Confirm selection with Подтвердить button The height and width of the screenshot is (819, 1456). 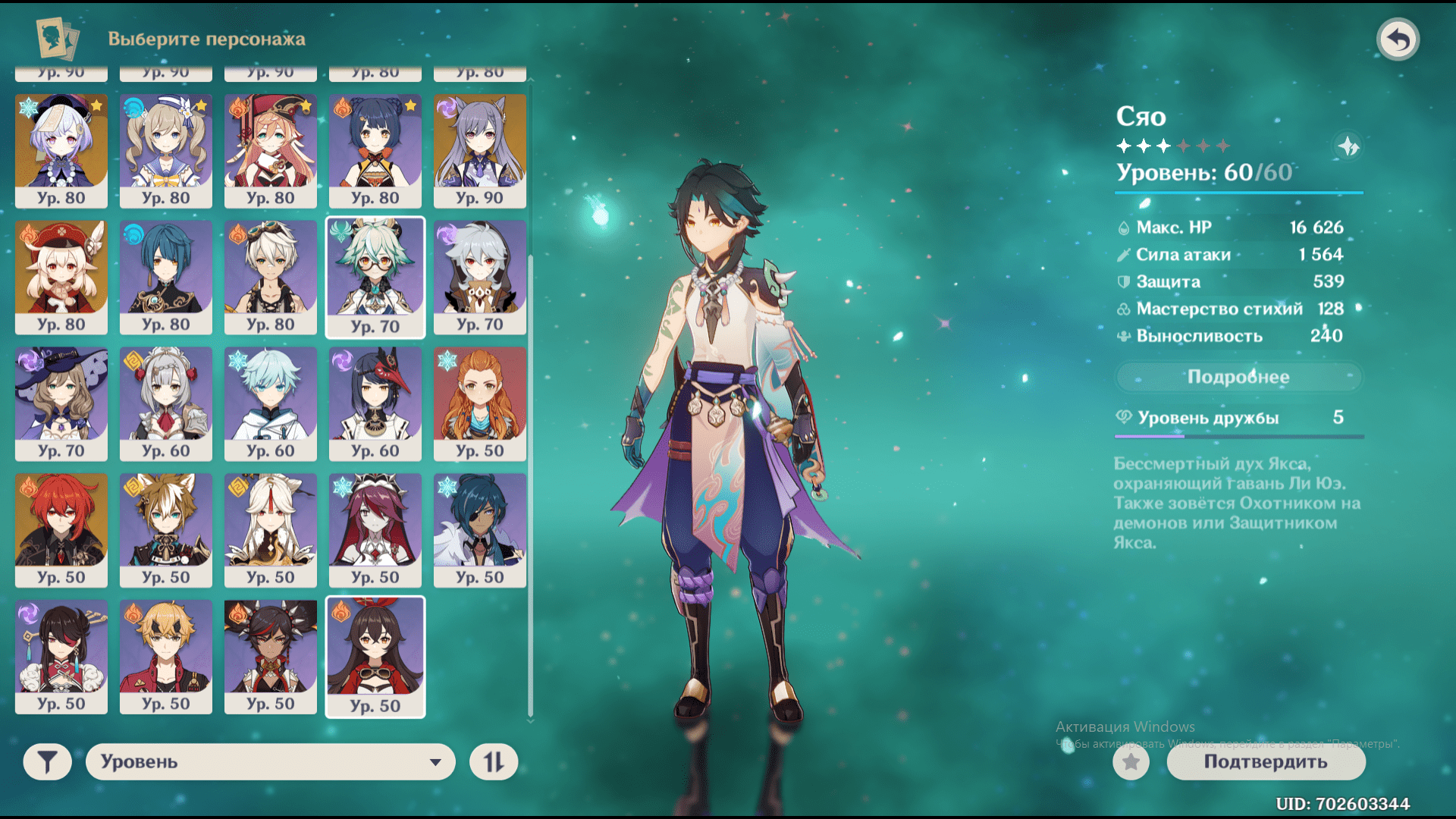click(x=1266, y=761)
